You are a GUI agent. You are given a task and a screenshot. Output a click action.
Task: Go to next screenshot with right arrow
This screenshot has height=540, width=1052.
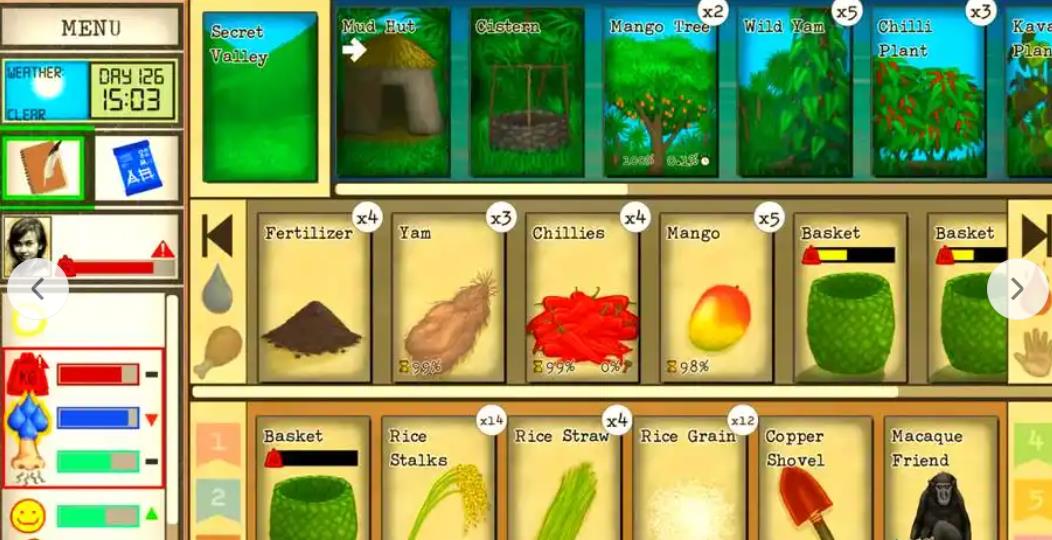1017,289
